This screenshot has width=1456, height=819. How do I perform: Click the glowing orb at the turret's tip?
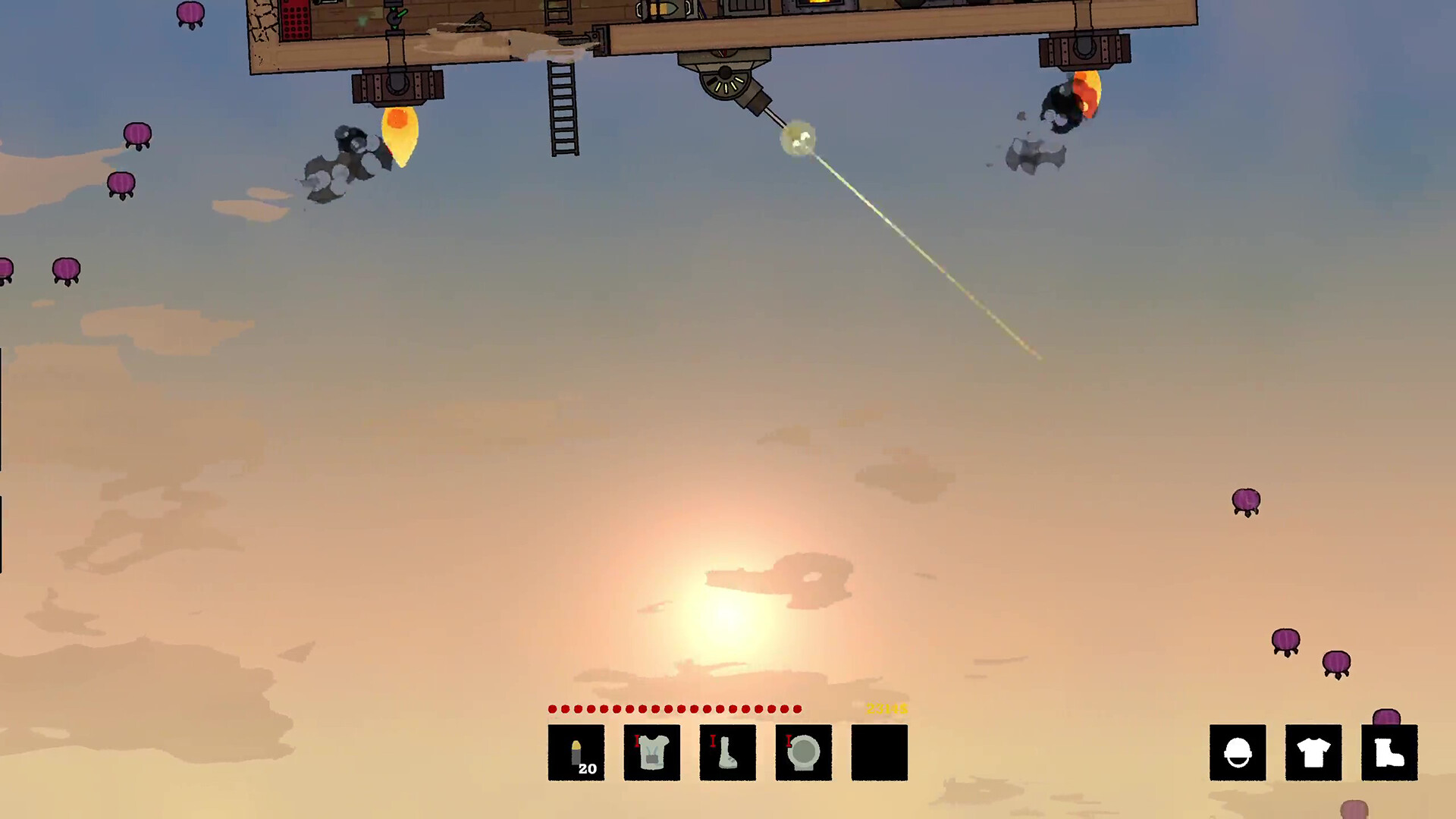pyautogui.click(x=796, y=138)
